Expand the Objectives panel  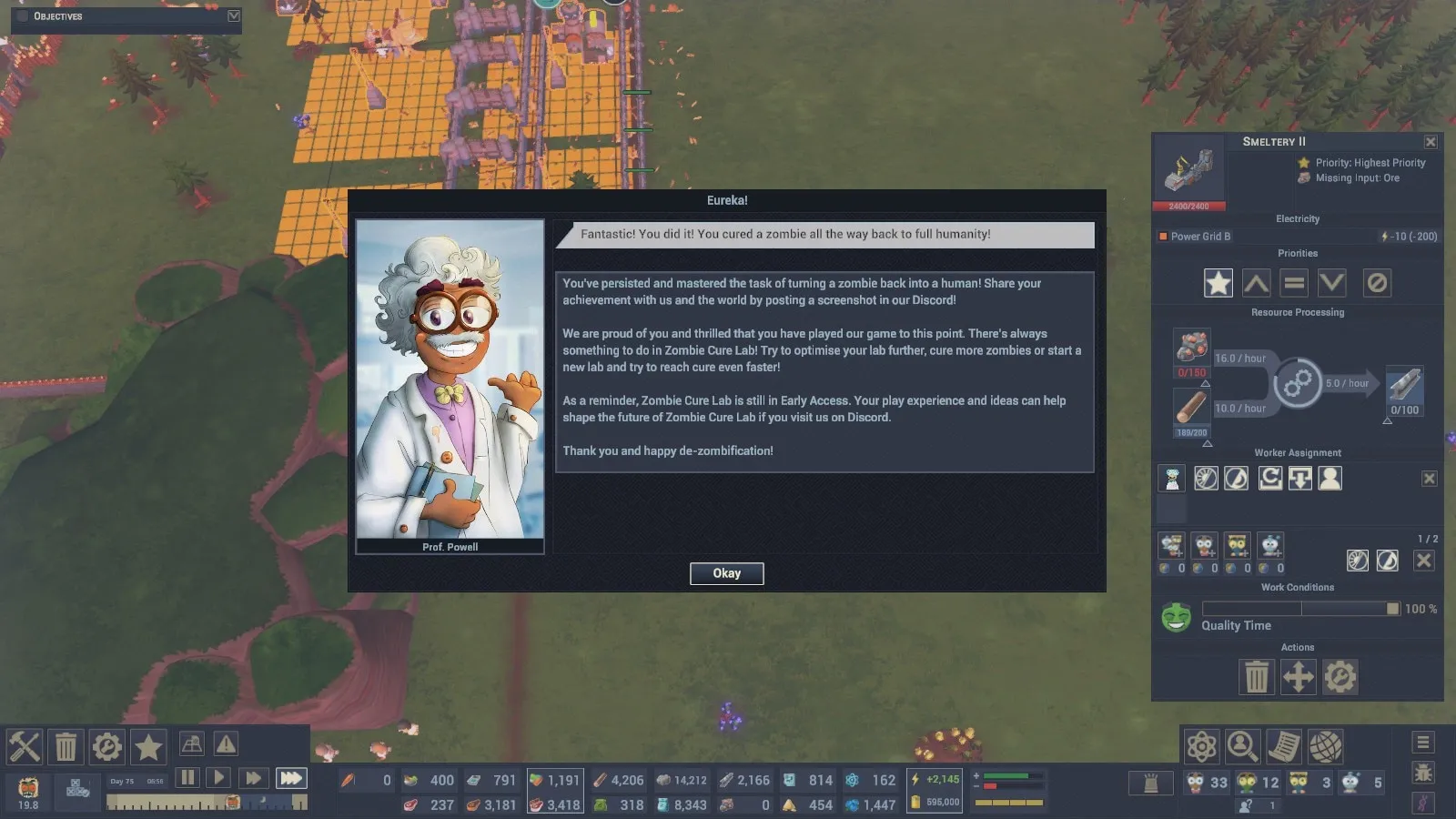coord(234,16)
